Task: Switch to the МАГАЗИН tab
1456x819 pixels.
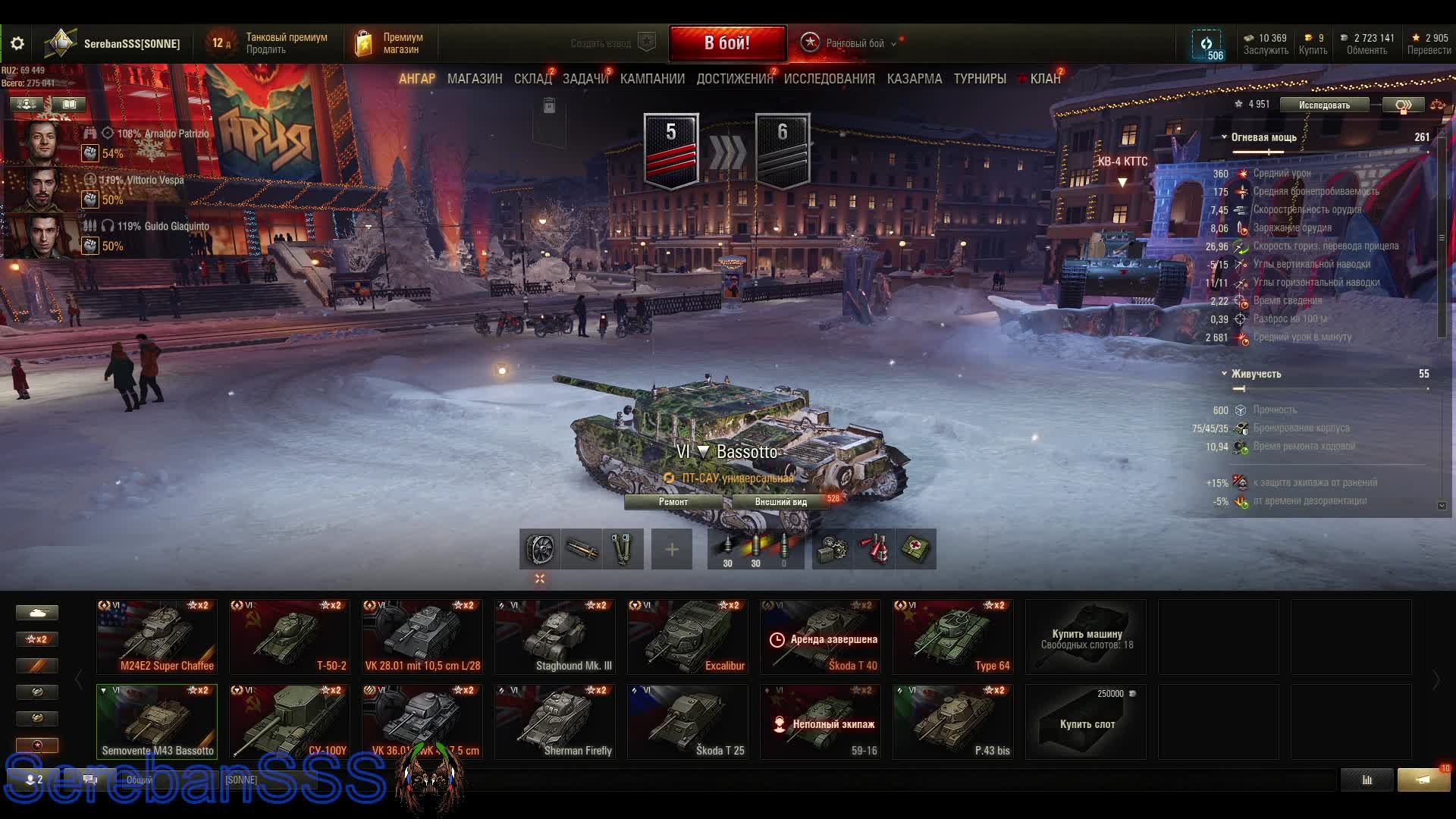Action: click(474, 79)
